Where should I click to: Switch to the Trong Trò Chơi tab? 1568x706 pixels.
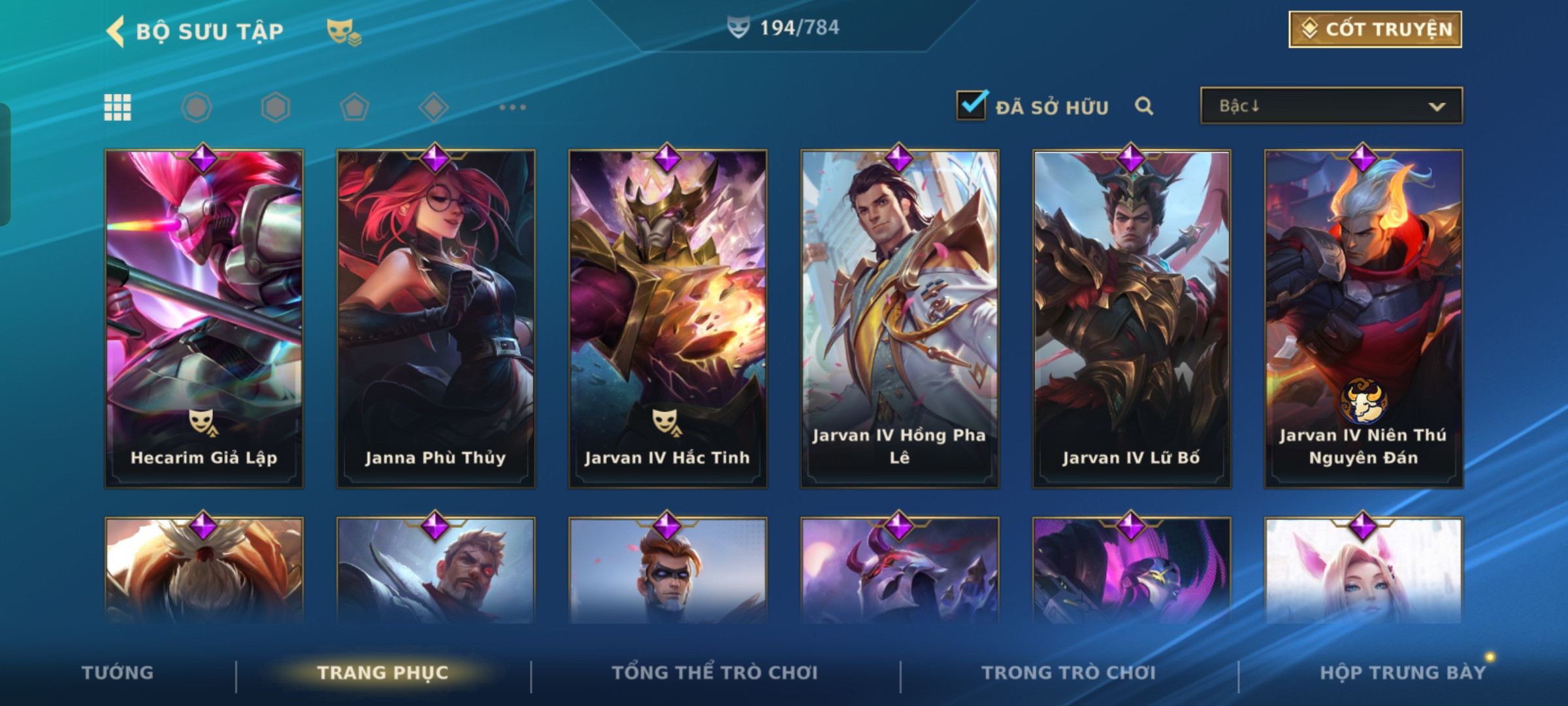1069,672
